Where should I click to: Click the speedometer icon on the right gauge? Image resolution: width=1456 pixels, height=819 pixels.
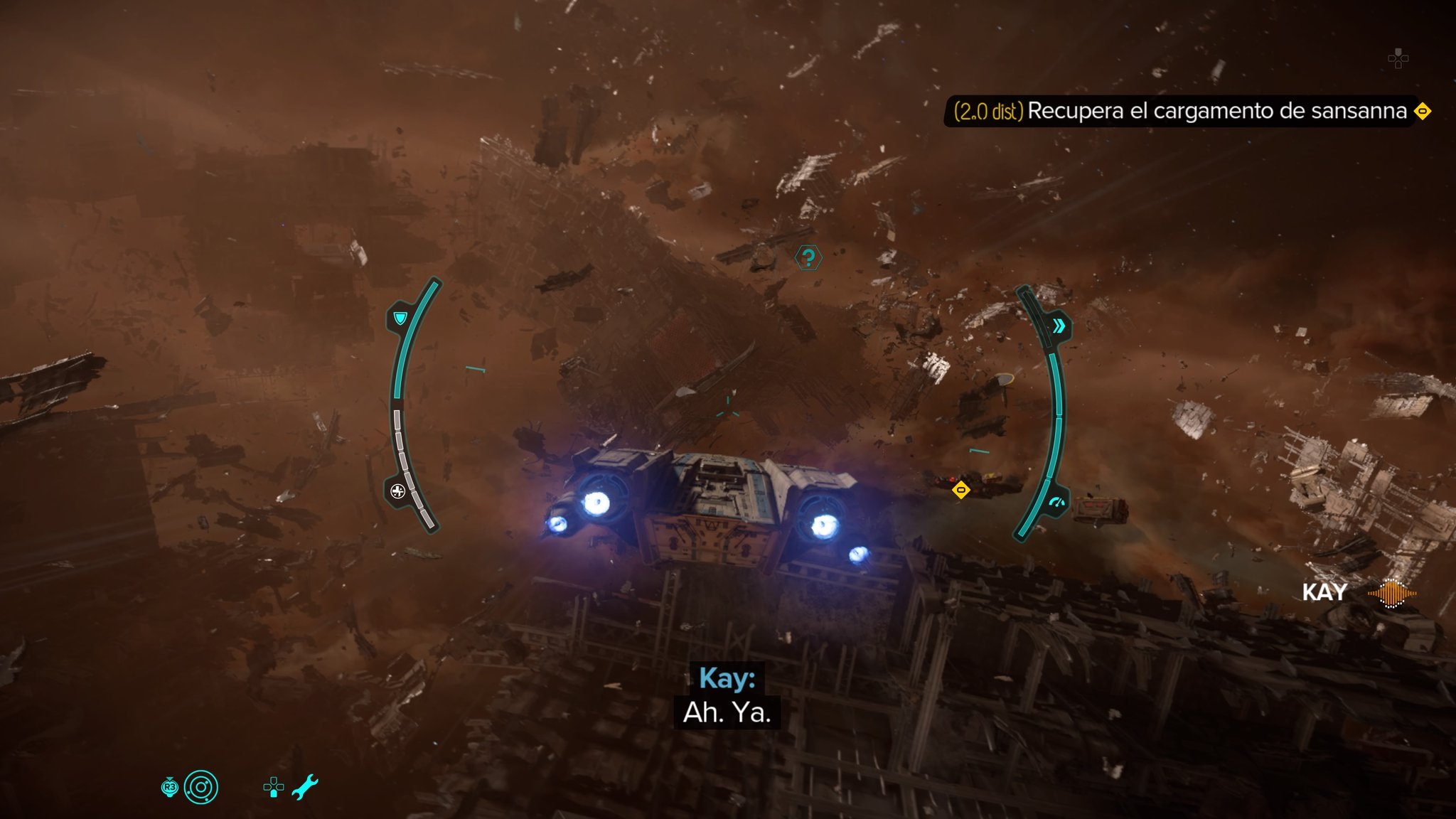1056,503
